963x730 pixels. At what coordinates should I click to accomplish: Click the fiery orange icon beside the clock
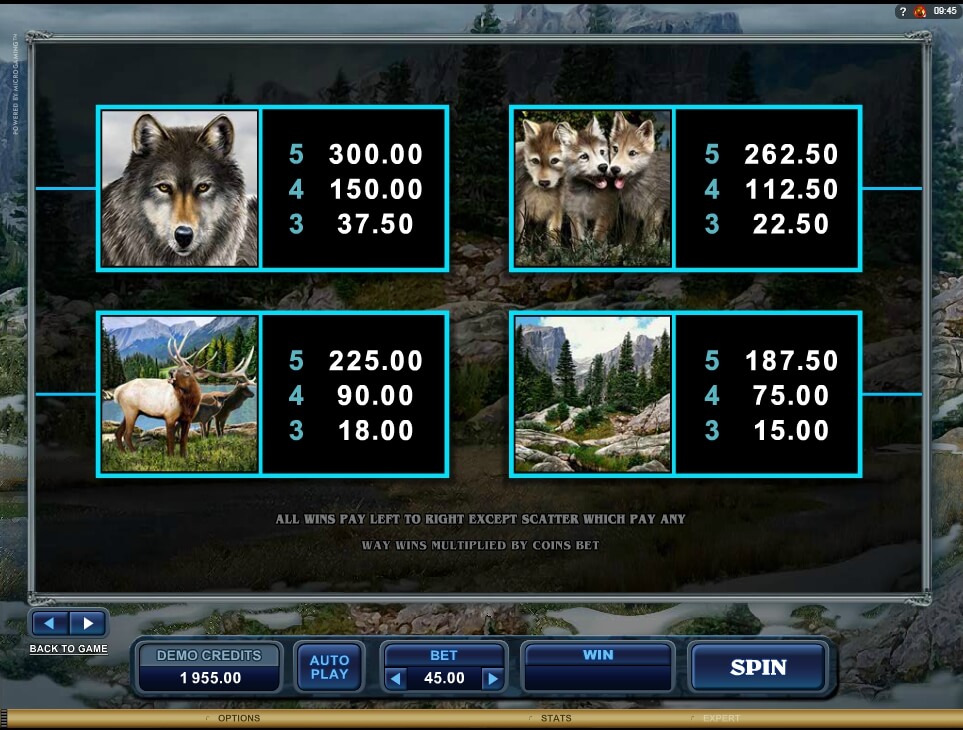[920, 11]
